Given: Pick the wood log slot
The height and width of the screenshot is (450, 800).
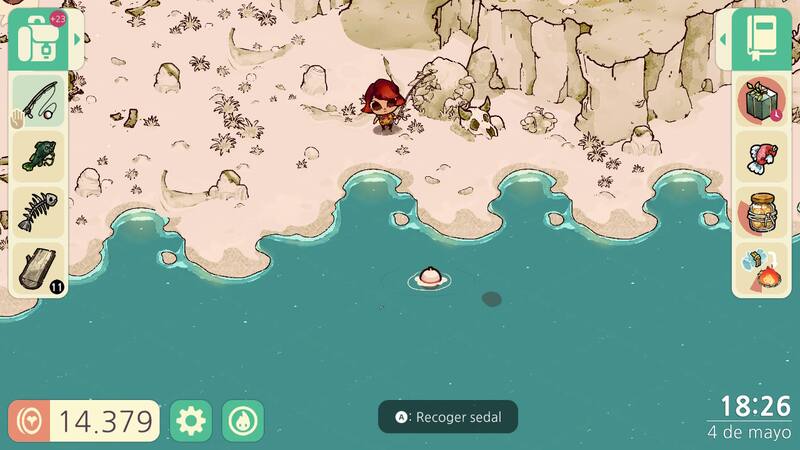Looking at the screenshot, I should [x=39, y=268].
